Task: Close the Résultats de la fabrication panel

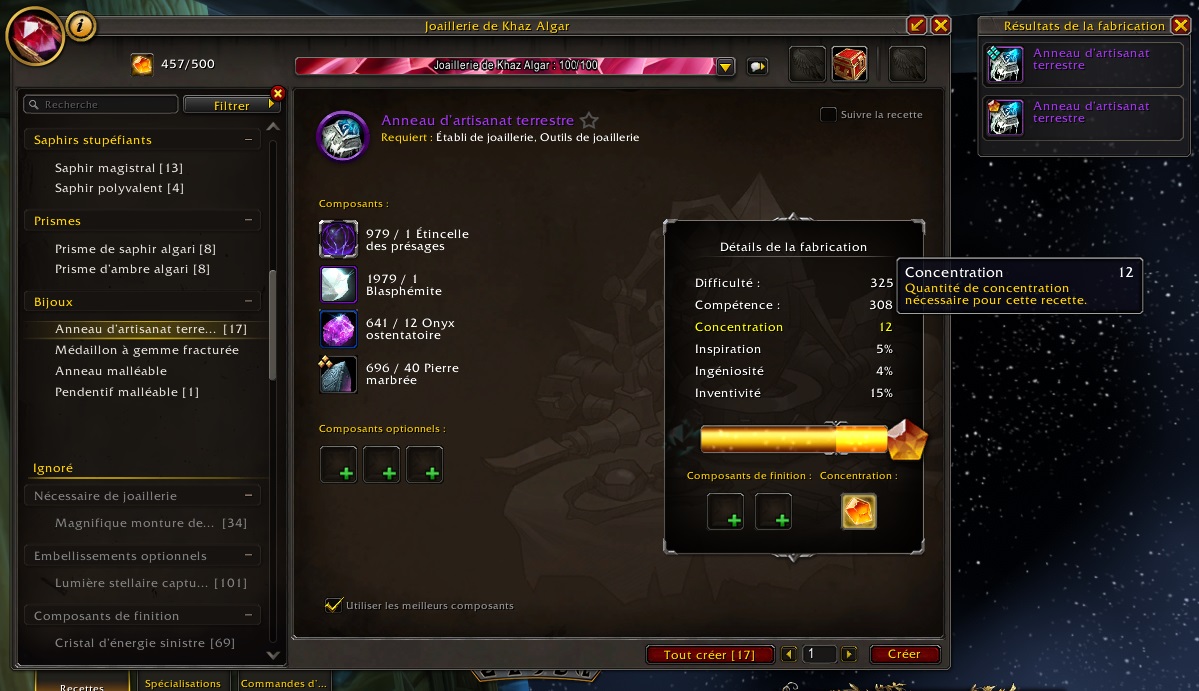Action: (x=1180, y=26)
